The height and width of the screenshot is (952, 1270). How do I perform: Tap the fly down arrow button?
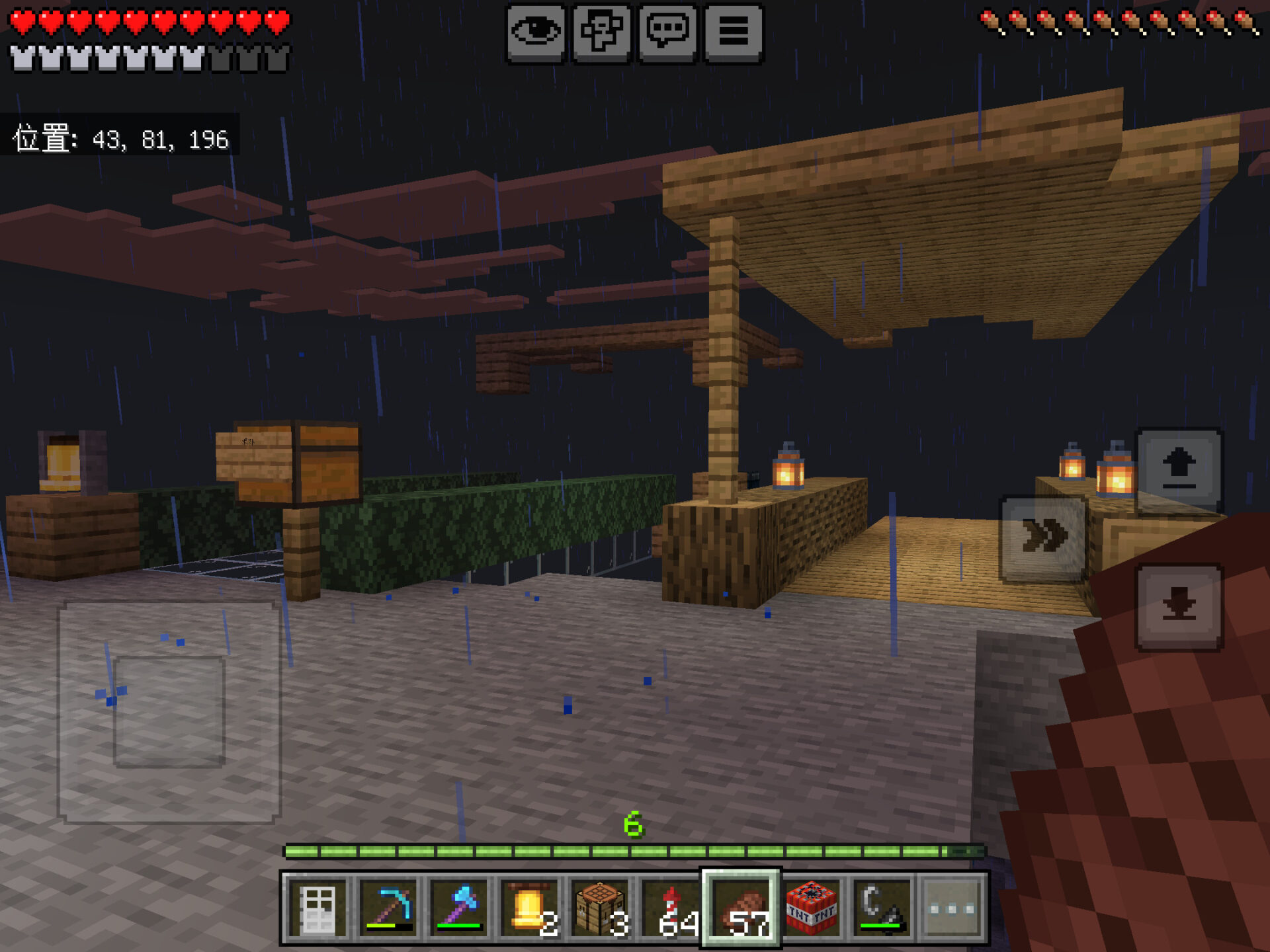(1179, 607)
